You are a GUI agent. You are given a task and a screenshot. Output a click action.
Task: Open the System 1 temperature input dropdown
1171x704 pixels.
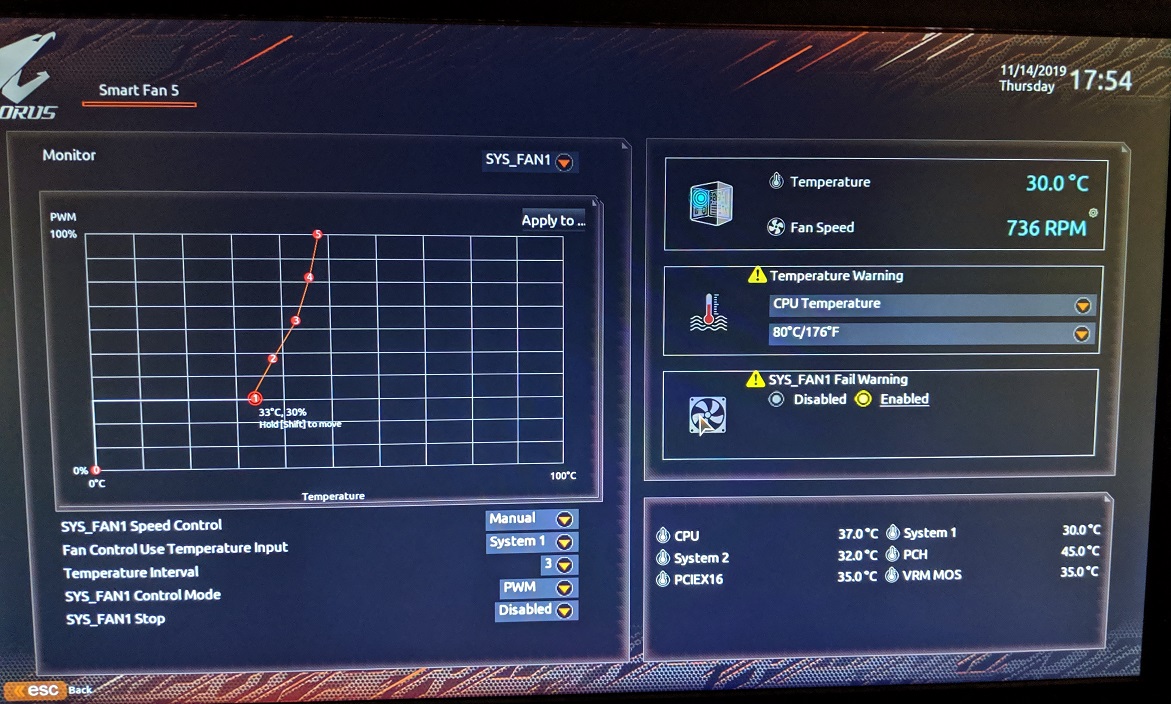click(x=564, y=542)
